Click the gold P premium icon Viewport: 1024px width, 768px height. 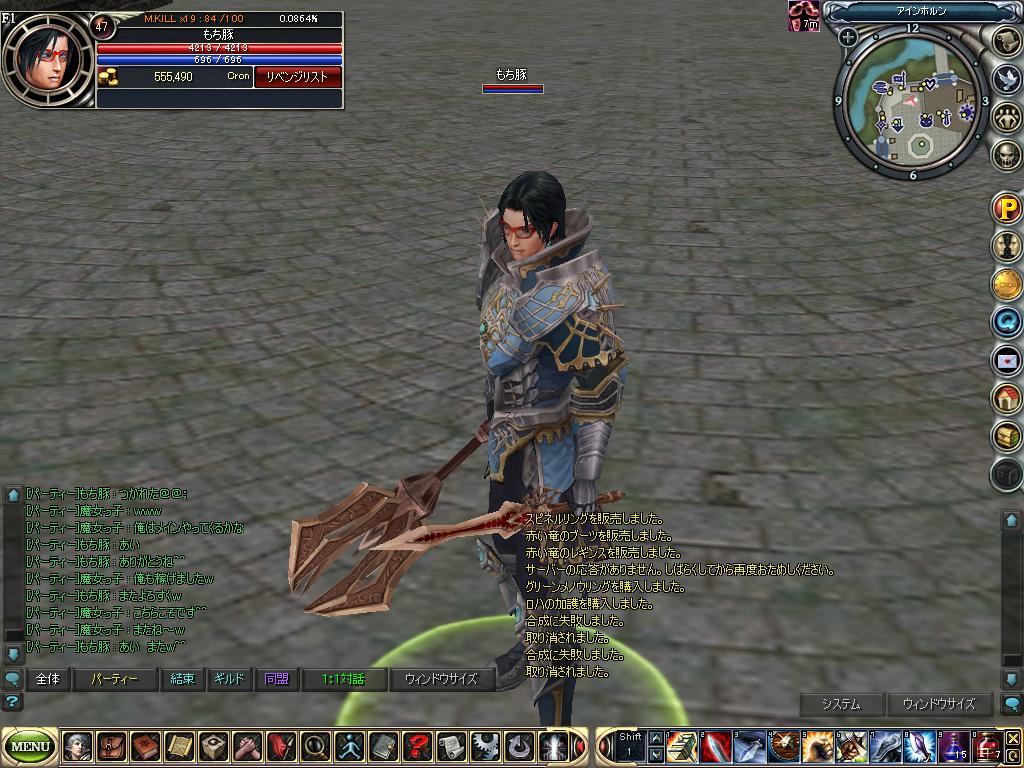point(1006,209)
